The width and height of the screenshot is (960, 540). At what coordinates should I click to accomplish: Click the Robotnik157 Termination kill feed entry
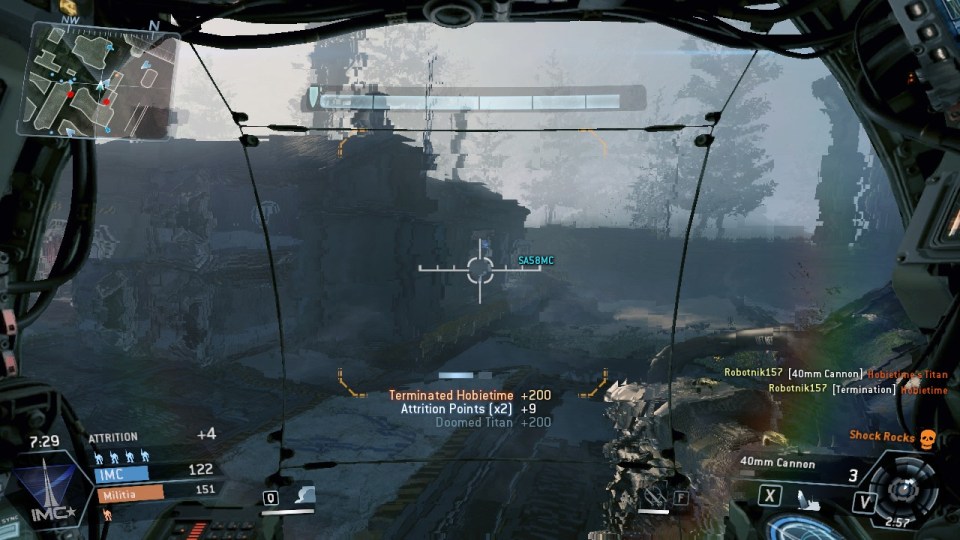[x=858, y=390]
